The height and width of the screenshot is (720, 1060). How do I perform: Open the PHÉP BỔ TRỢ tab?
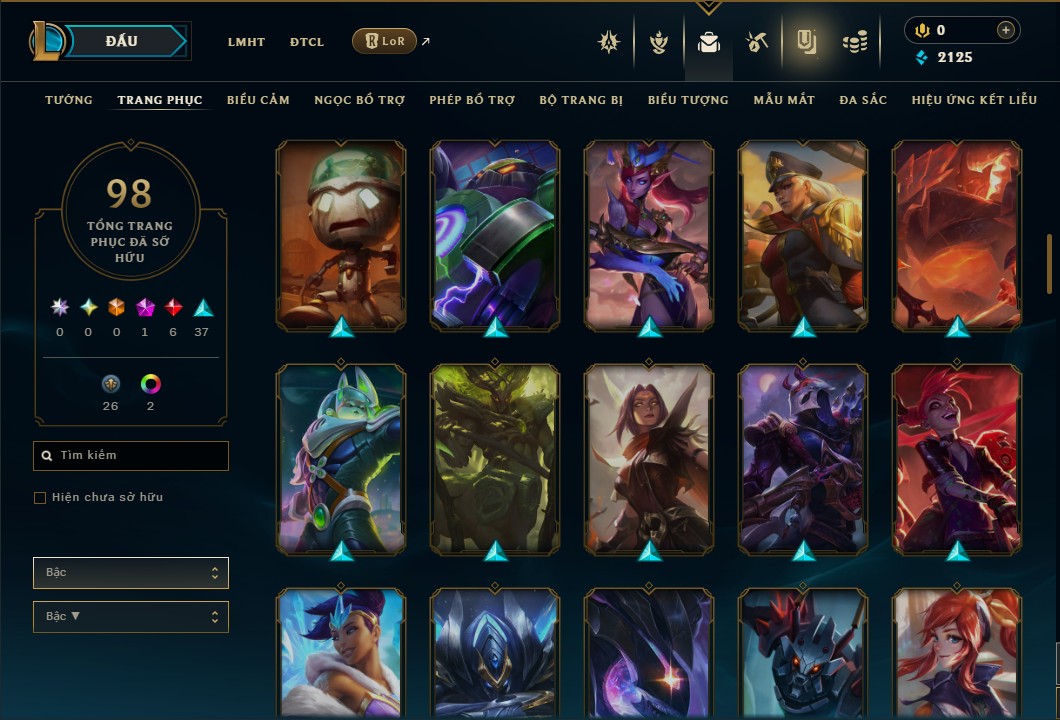(472, 100)
